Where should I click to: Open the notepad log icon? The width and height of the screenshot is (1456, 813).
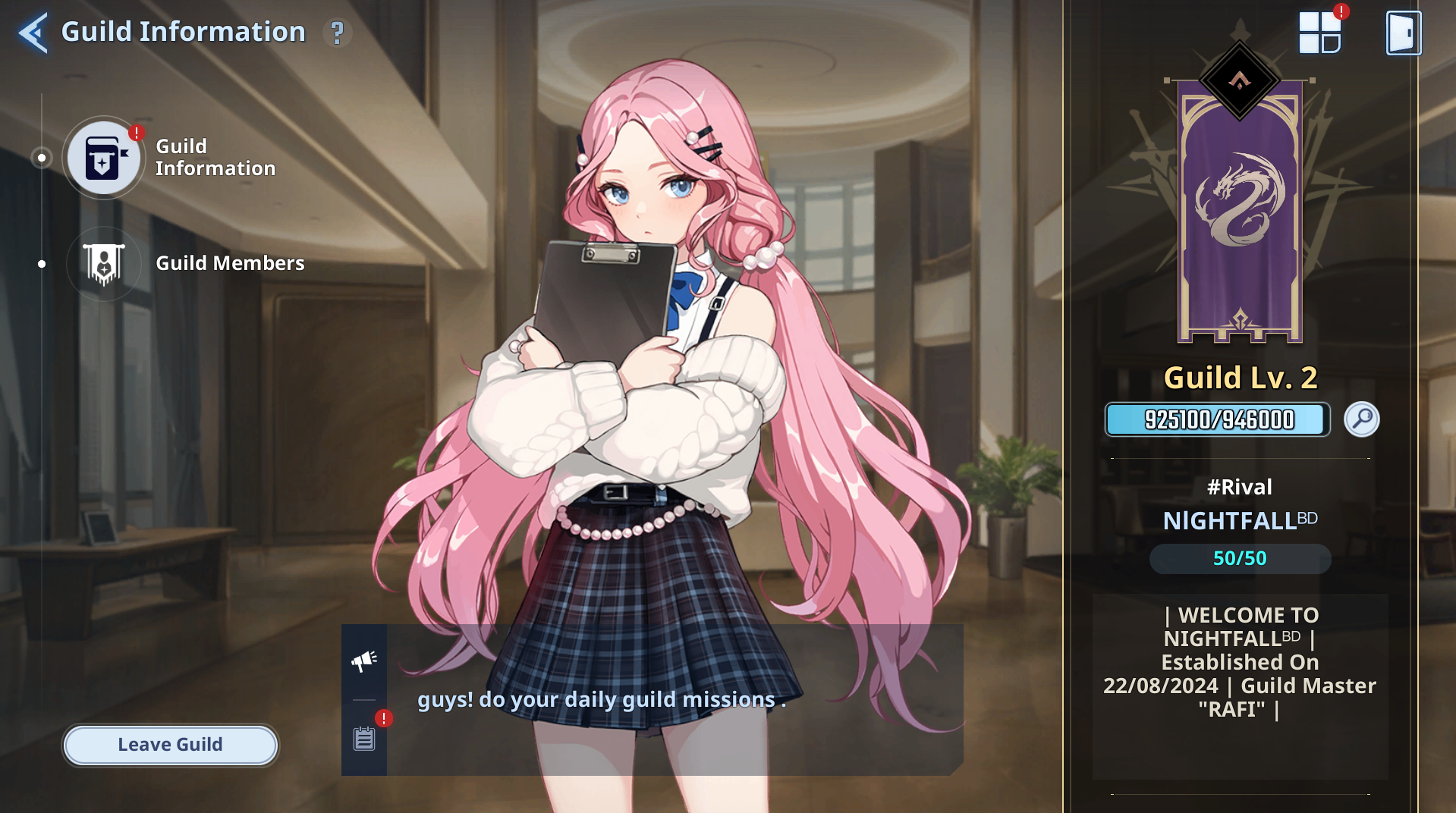pyautogui.click(x=364, y=738)
